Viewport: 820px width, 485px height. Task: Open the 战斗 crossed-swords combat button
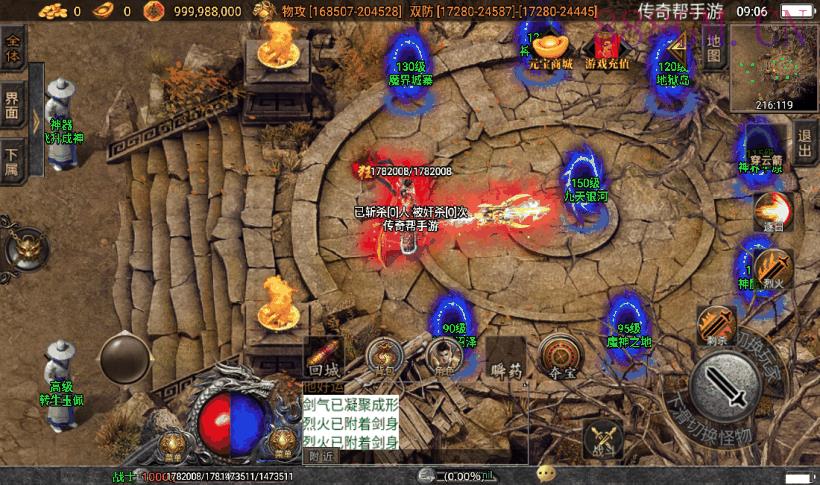point(602,439)
